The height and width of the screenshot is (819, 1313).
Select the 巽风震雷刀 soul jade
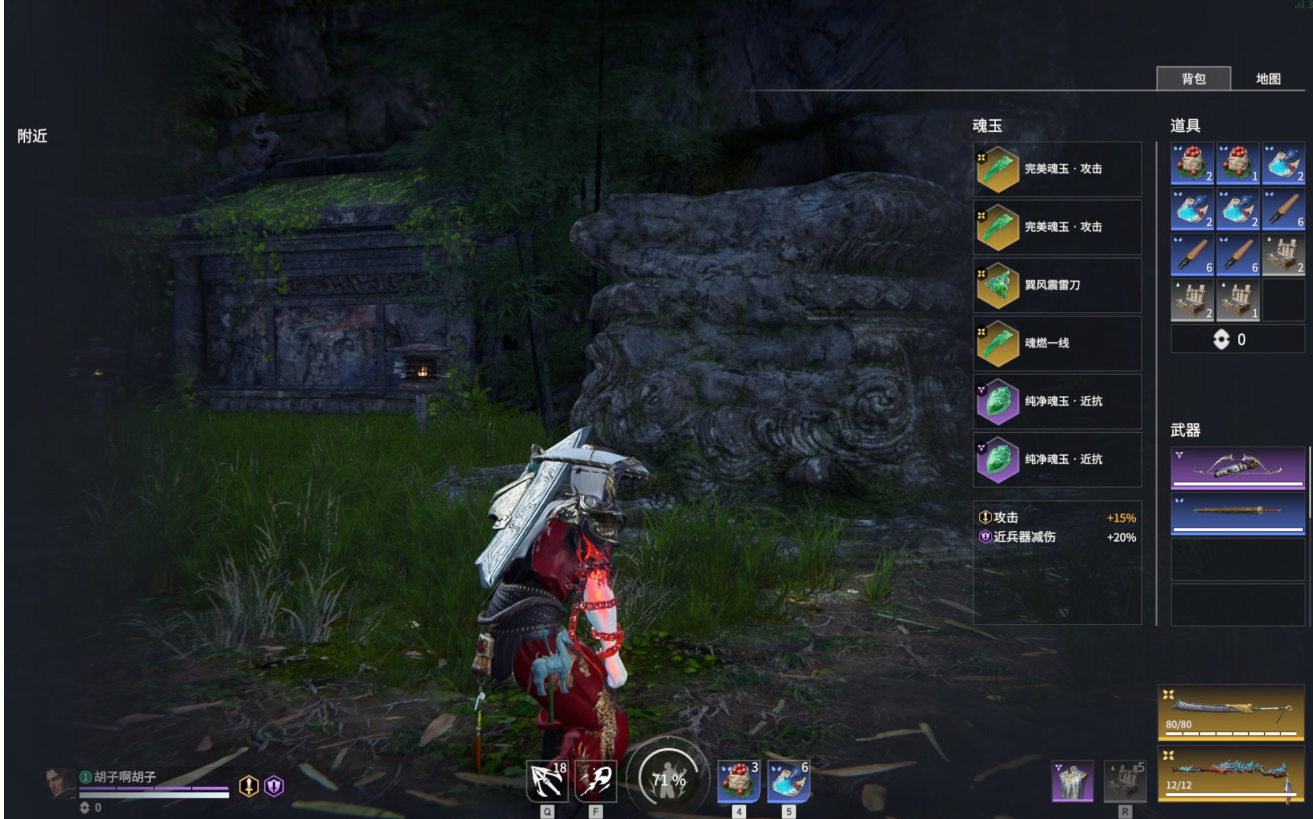1057,285
